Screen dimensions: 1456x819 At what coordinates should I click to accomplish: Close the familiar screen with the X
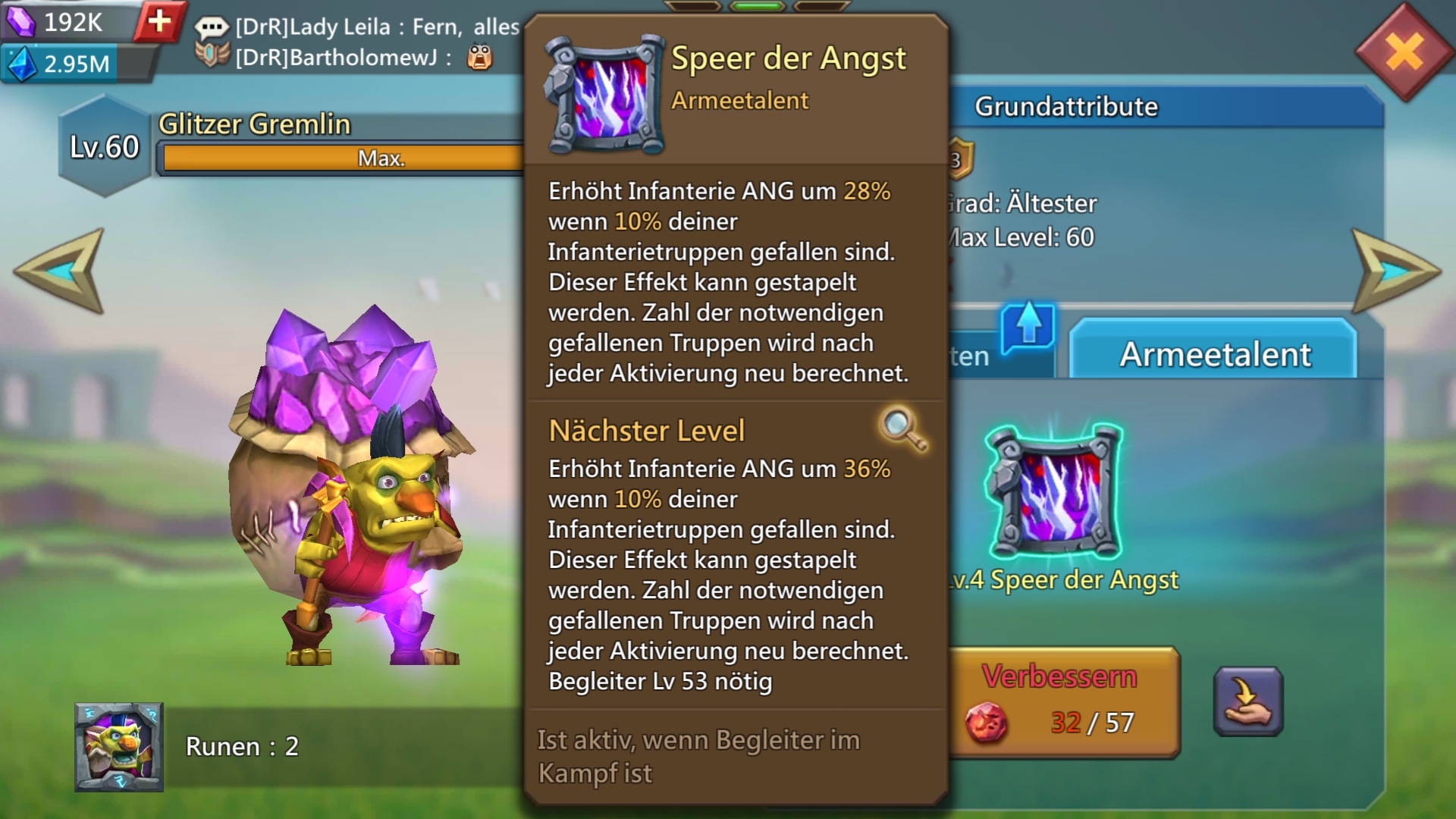(1404, 53)
